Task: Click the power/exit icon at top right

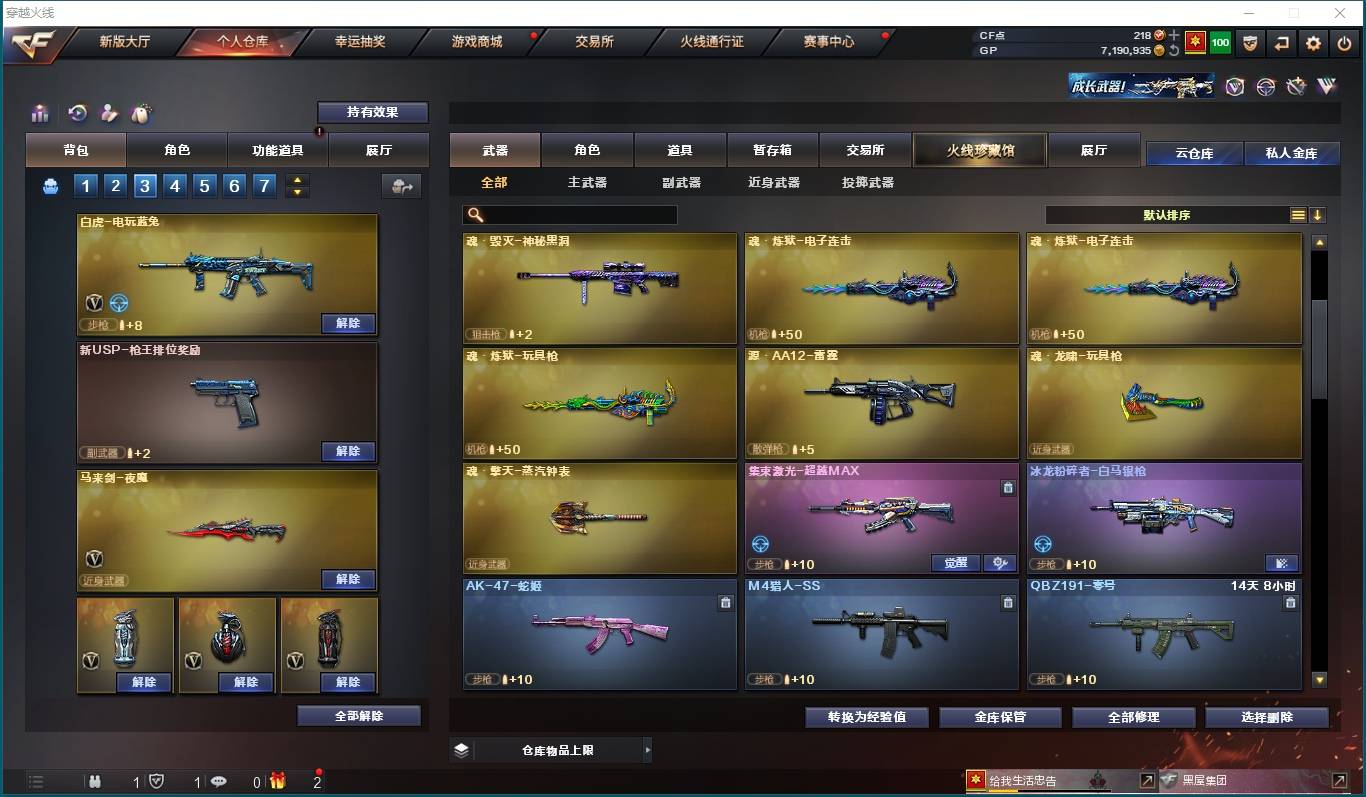Action: 1344,44
